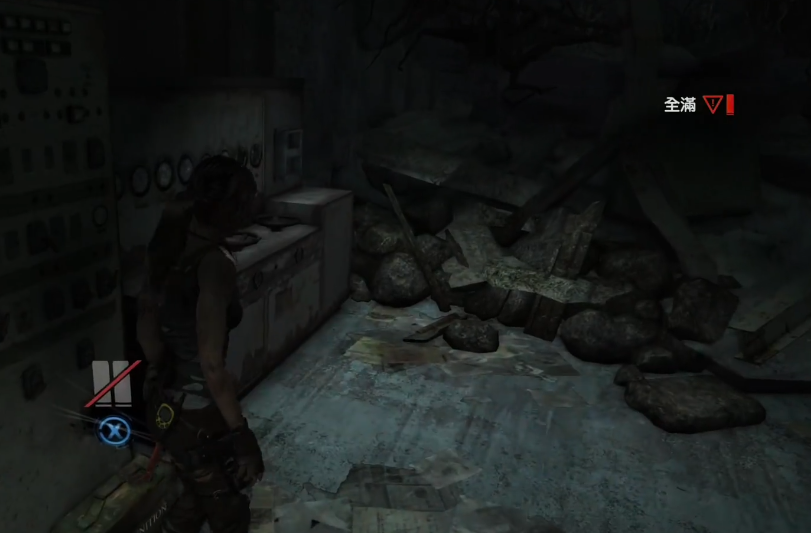
Task: Click the crossed-out ammo pickup icon
Action: pos(112,382)
